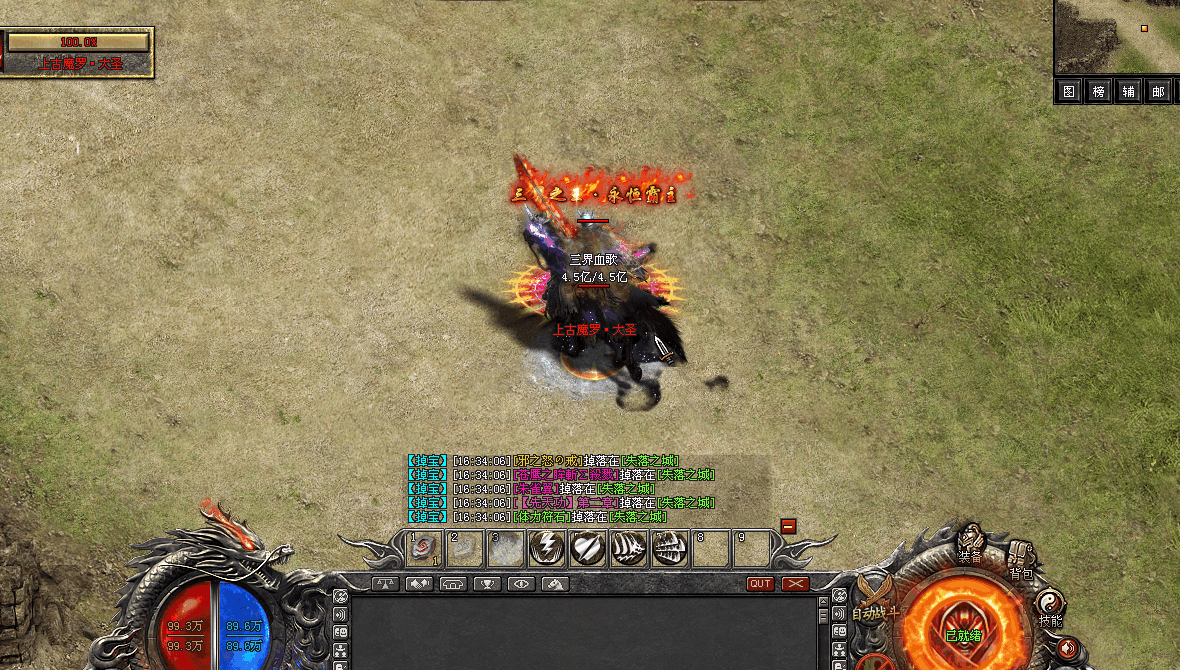The image size is (1180, 670).
Task: Open the rankings with the 榜 button
Action: click(x=1098, y=92)
